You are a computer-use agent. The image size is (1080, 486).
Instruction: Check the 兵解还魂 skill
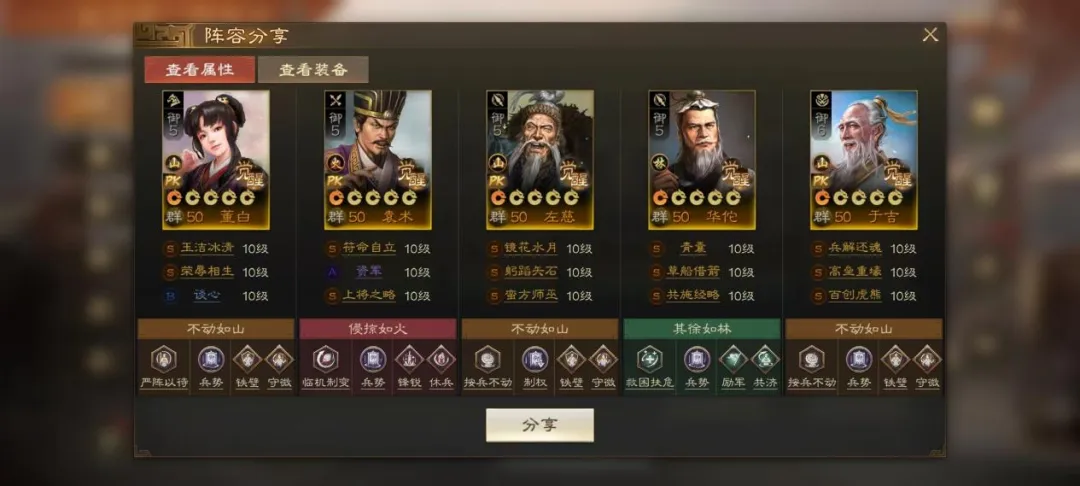857,248
